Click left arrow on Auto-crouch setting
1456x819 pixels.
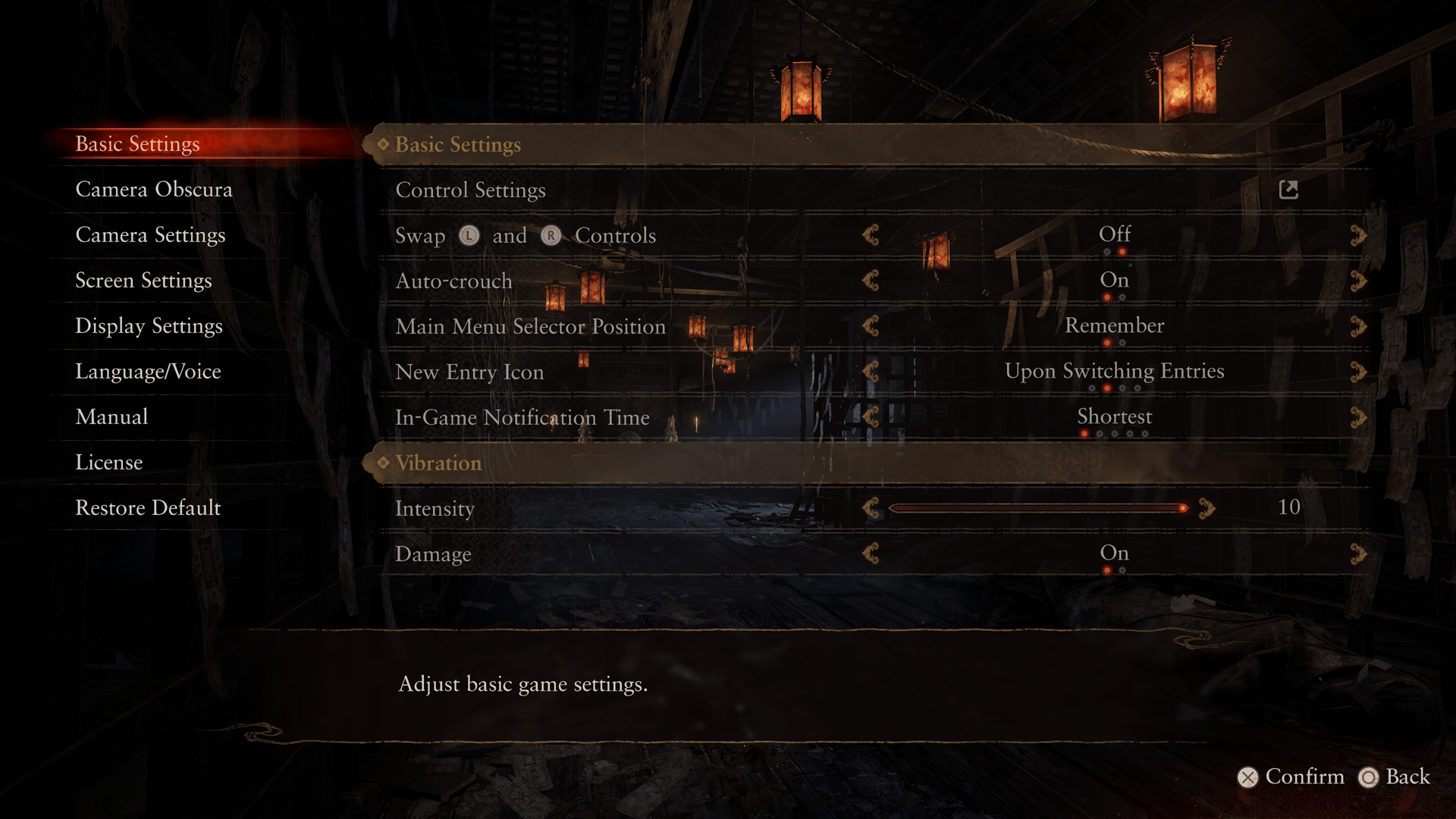(x=871, y=281)
